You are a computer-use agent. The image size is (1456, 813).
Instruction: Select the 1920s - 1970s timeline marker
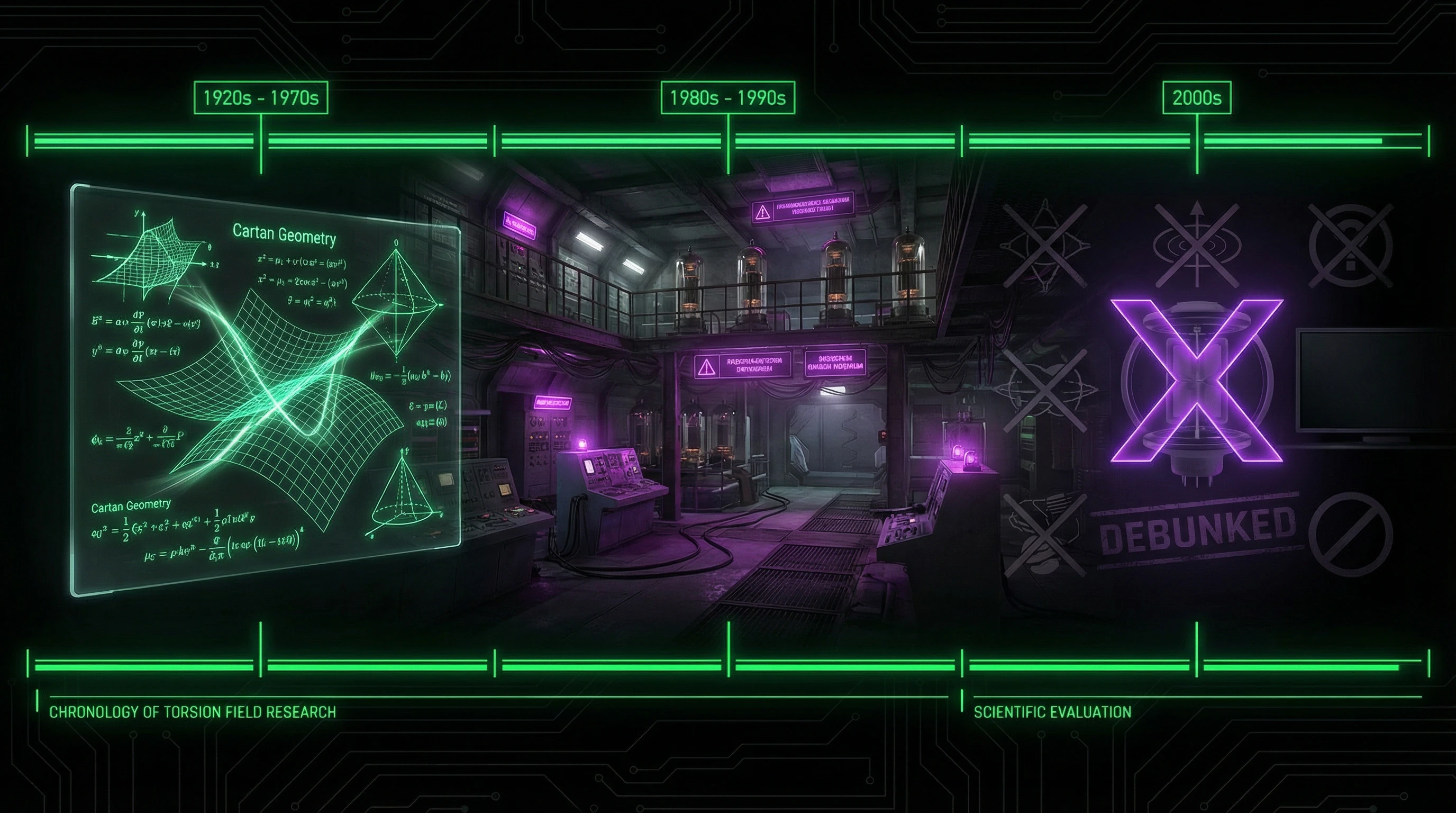pyautogui.click(x=260, y=98)
